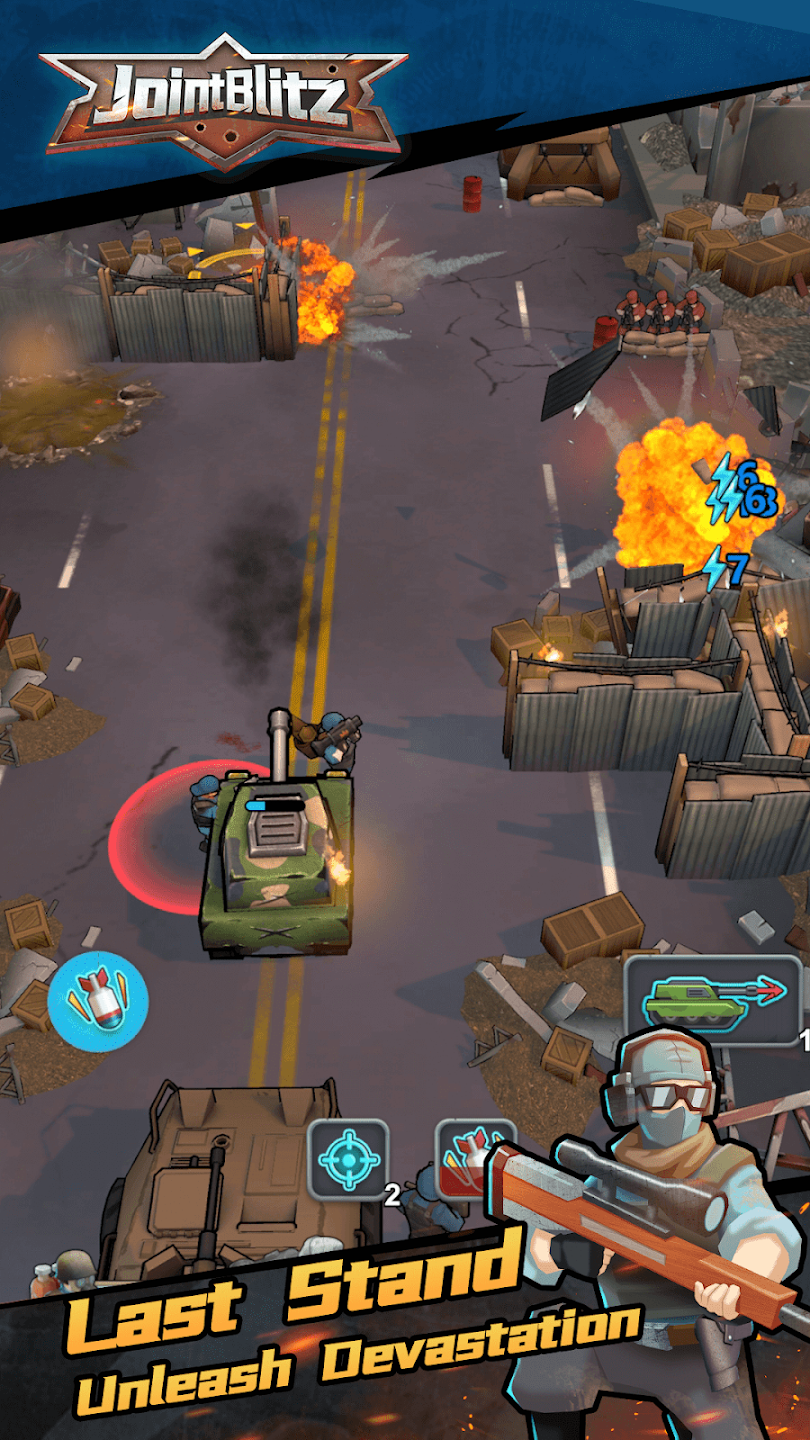810x1440 pixels.
Task: Use the crosshair targeting ability
Action: (x=348, y=1159)
